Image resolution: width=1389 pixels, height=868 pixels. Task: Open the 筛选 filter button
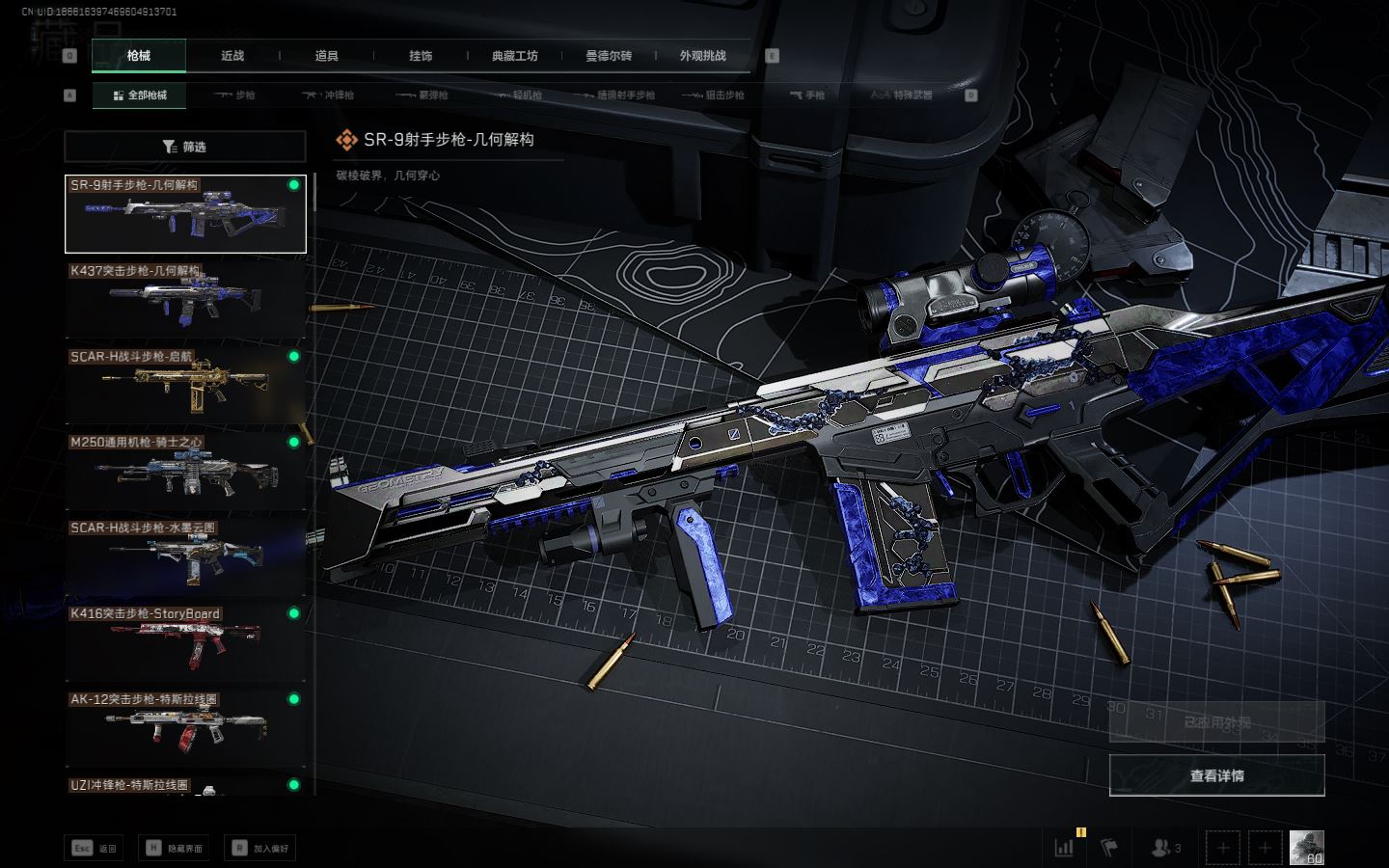click(x=185, y=147)
